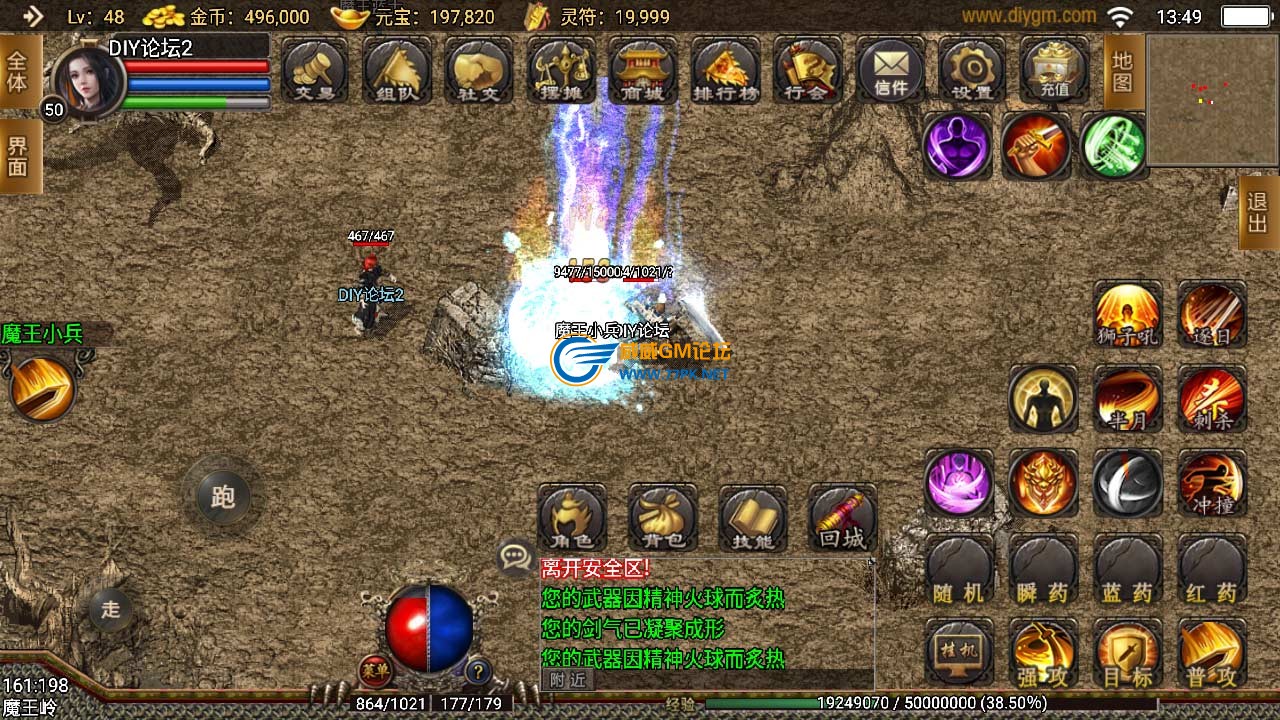Viewport: 1280px width, 720px height.
Task: Open the 信件 mail inbox
Action: point(890,70)
